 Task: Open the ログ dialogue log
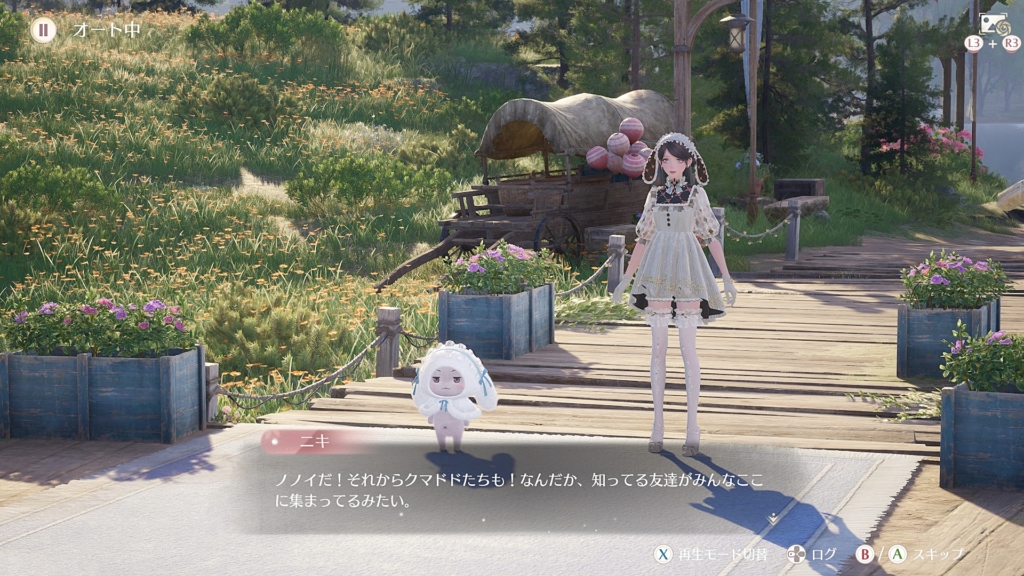(811, 553)
